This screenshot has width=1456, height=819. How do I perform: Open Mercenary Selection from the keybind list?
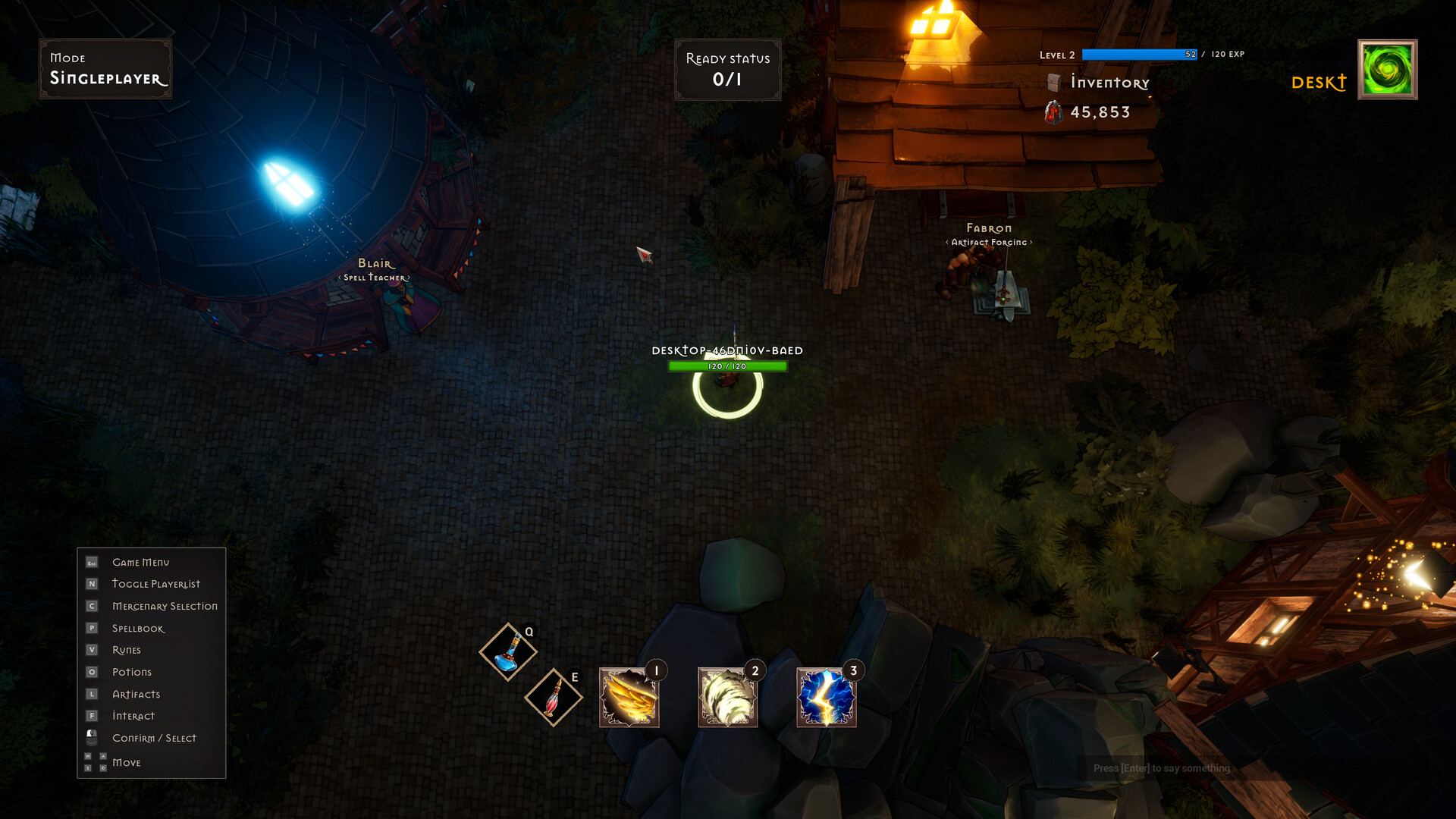164,606
